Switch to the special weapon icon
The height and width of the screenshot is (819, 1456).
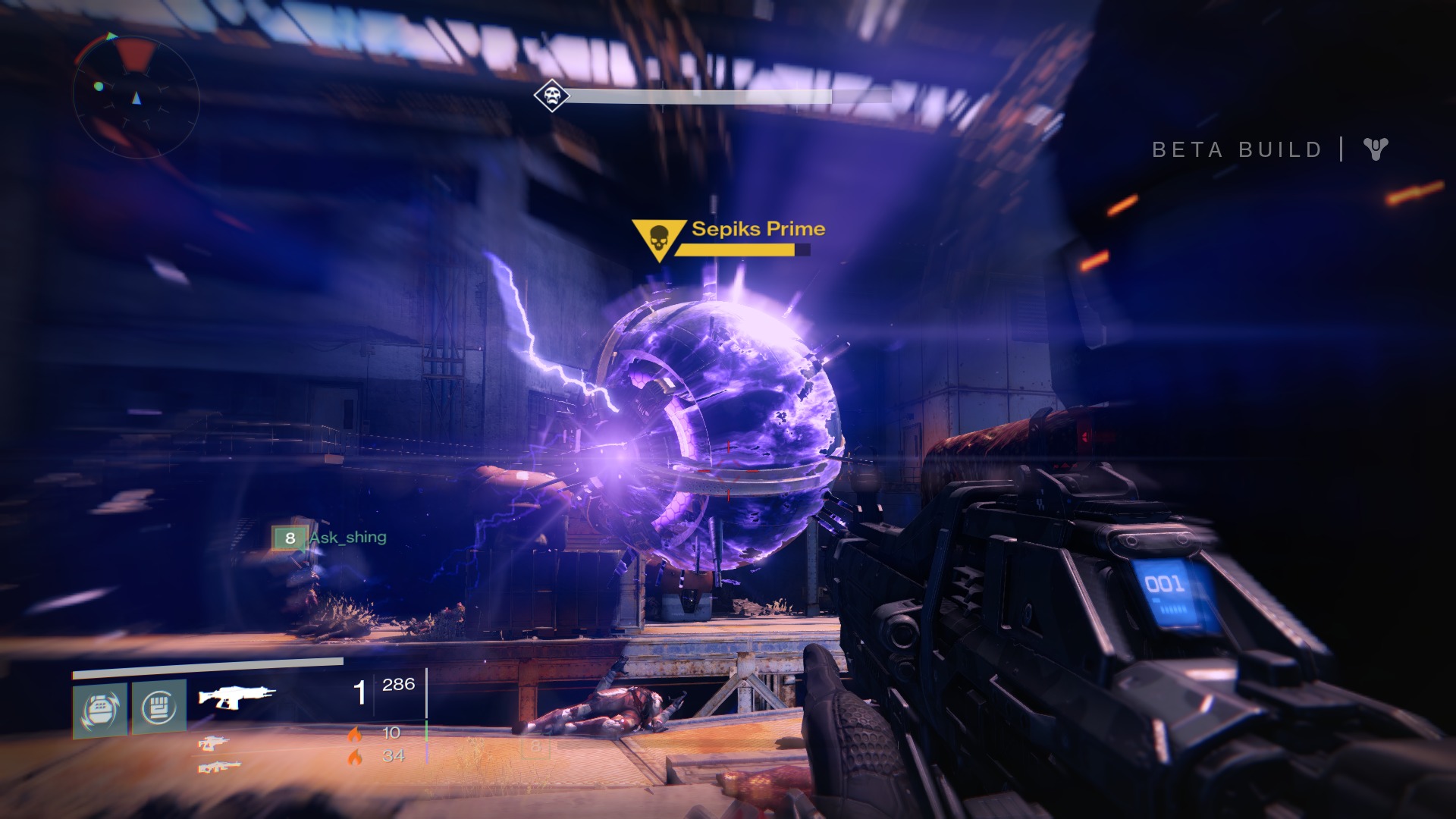[x=212, y=745]
